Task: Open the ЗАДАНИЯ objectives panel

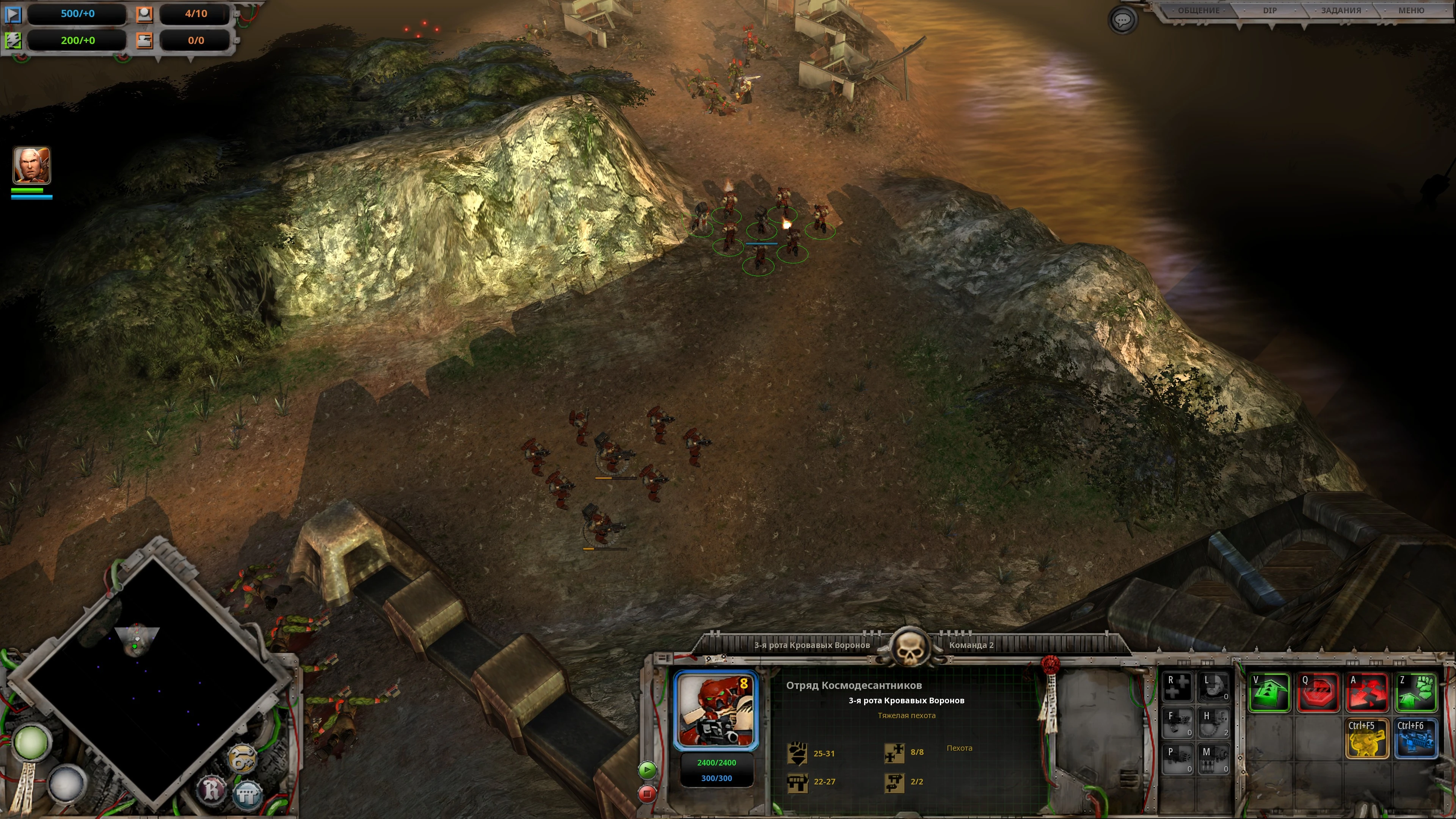Action: pos(1341,11)
